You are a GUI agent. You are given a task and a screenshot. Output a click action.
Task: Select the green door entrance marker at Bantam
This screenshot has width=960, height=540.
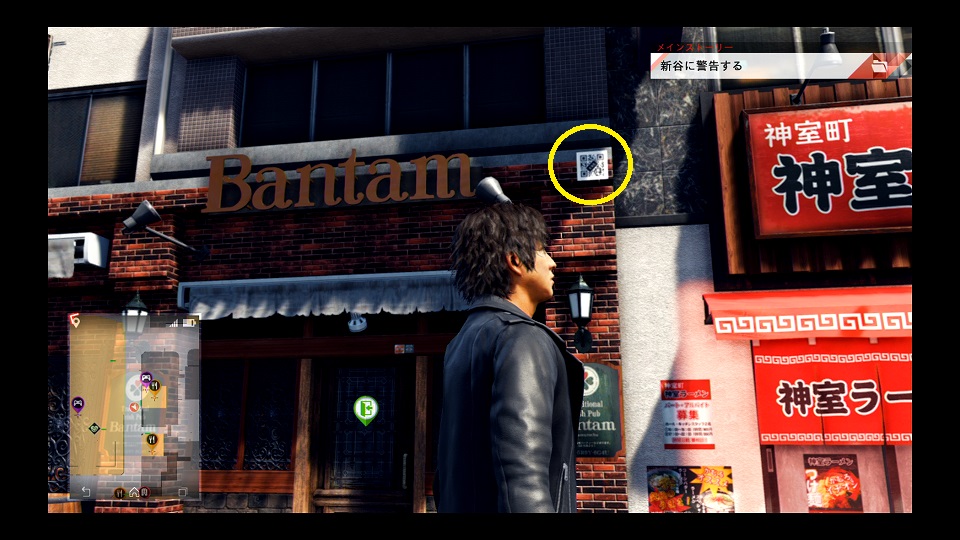coord(365,408)
